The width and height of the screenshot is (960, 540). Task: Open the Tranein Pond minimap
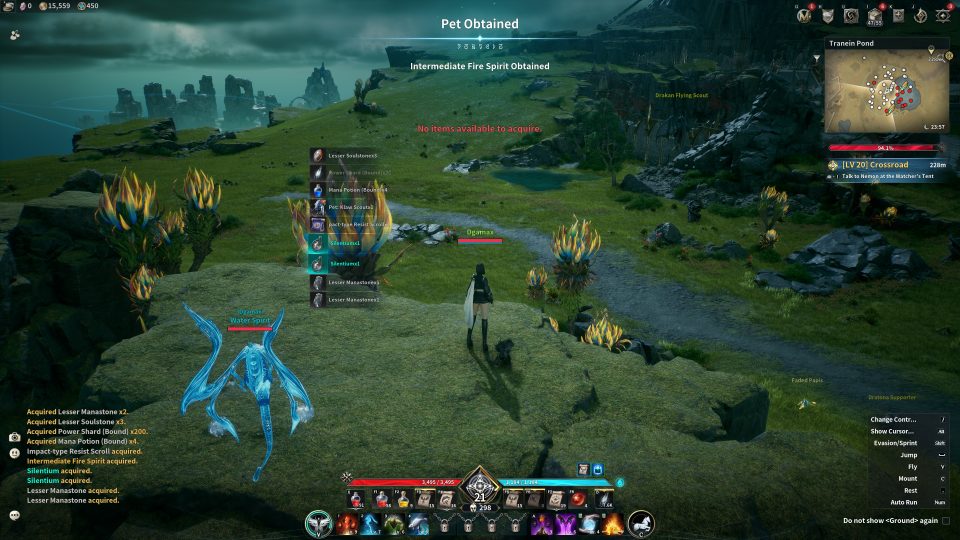(x=885, y=94)
